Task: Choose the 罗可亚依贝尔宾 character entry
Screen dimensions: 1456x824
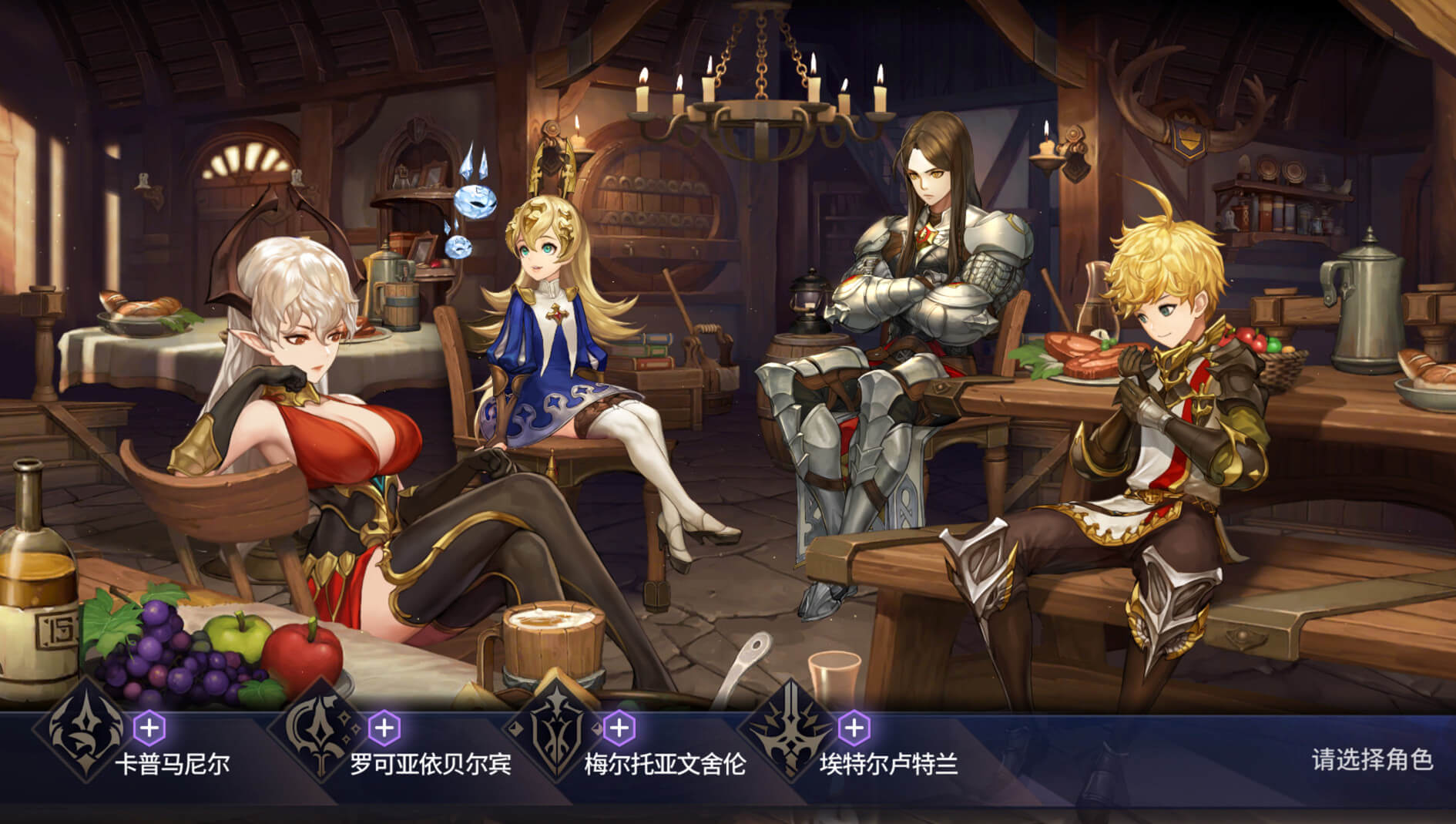Action: (430, 764)
